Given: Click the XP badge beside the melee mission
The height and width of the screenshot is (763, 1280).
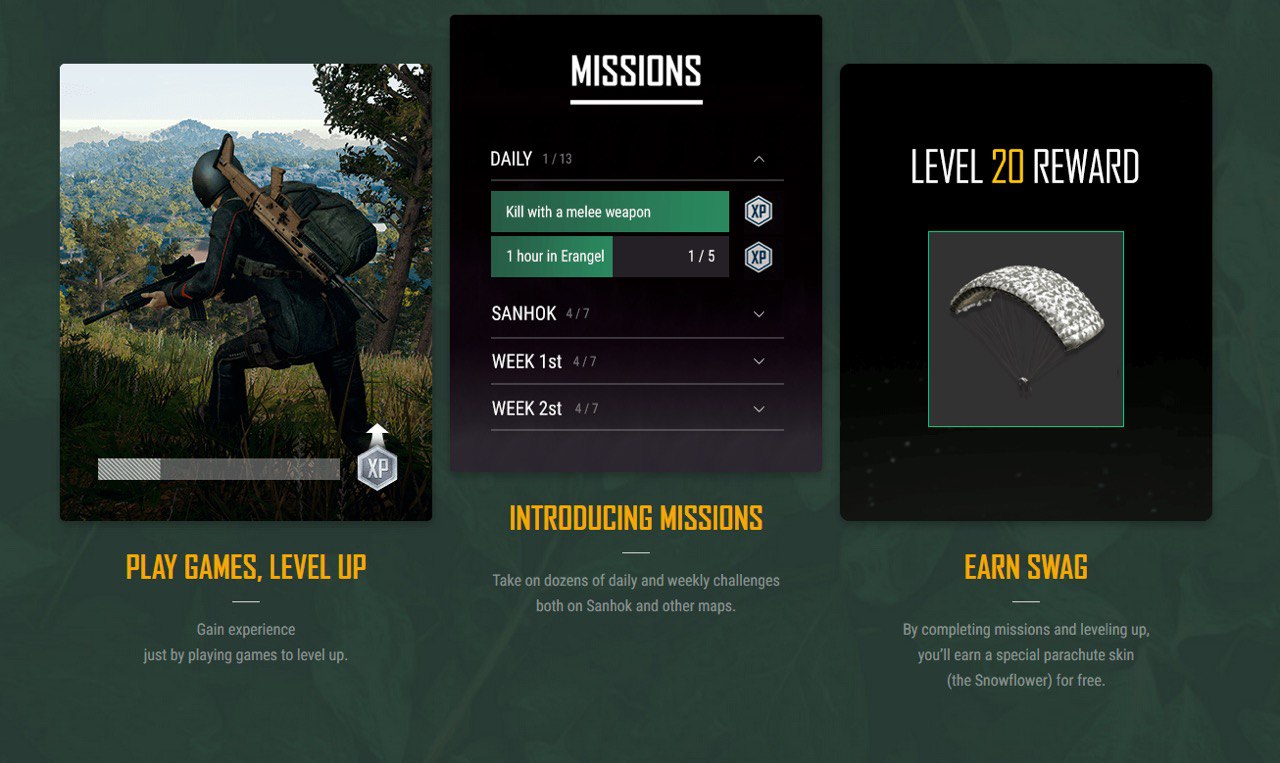Looking at the screenshot, I should pos(759,212).
